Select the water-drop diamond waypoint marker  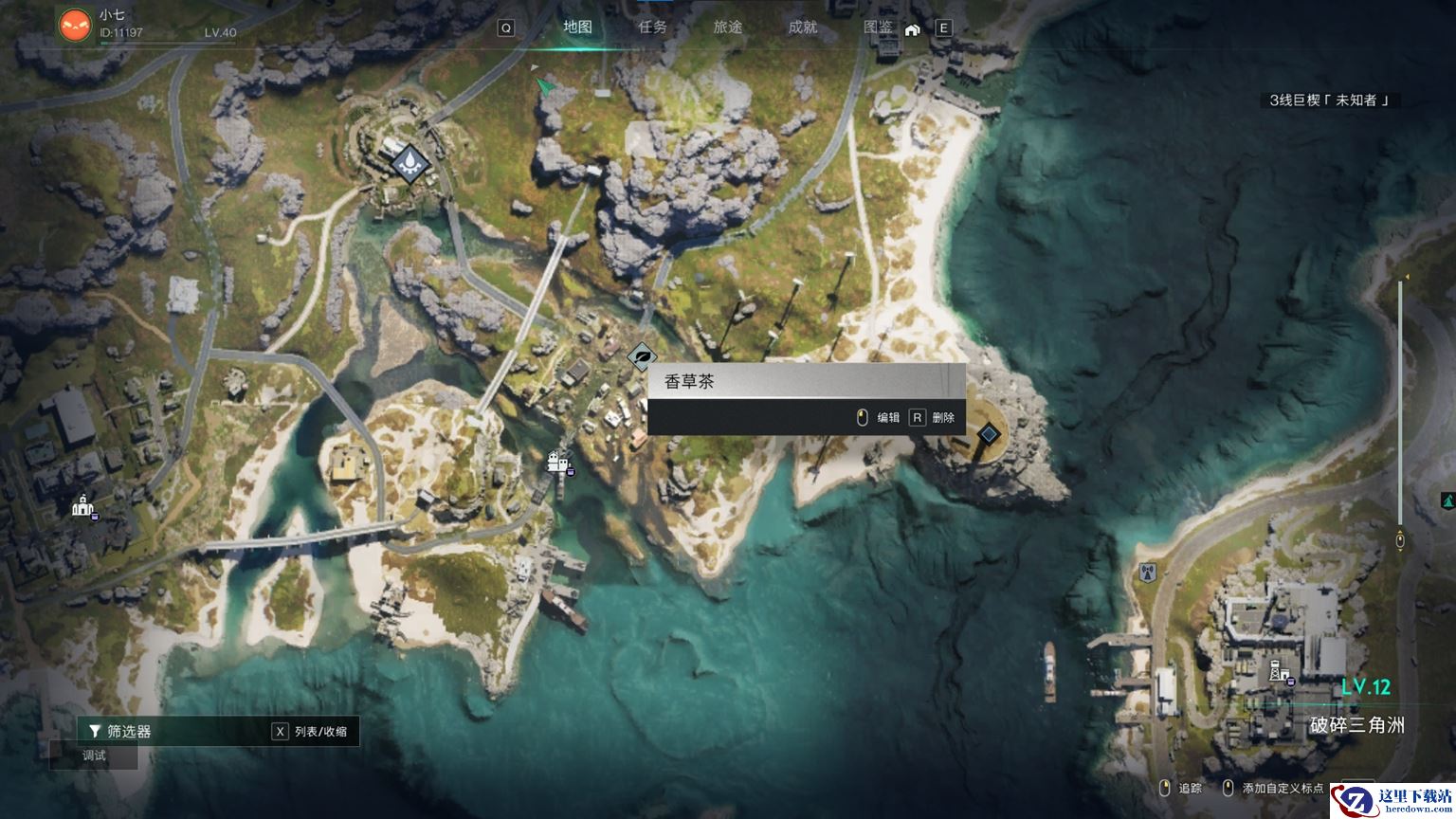click(x=409, y=163)
